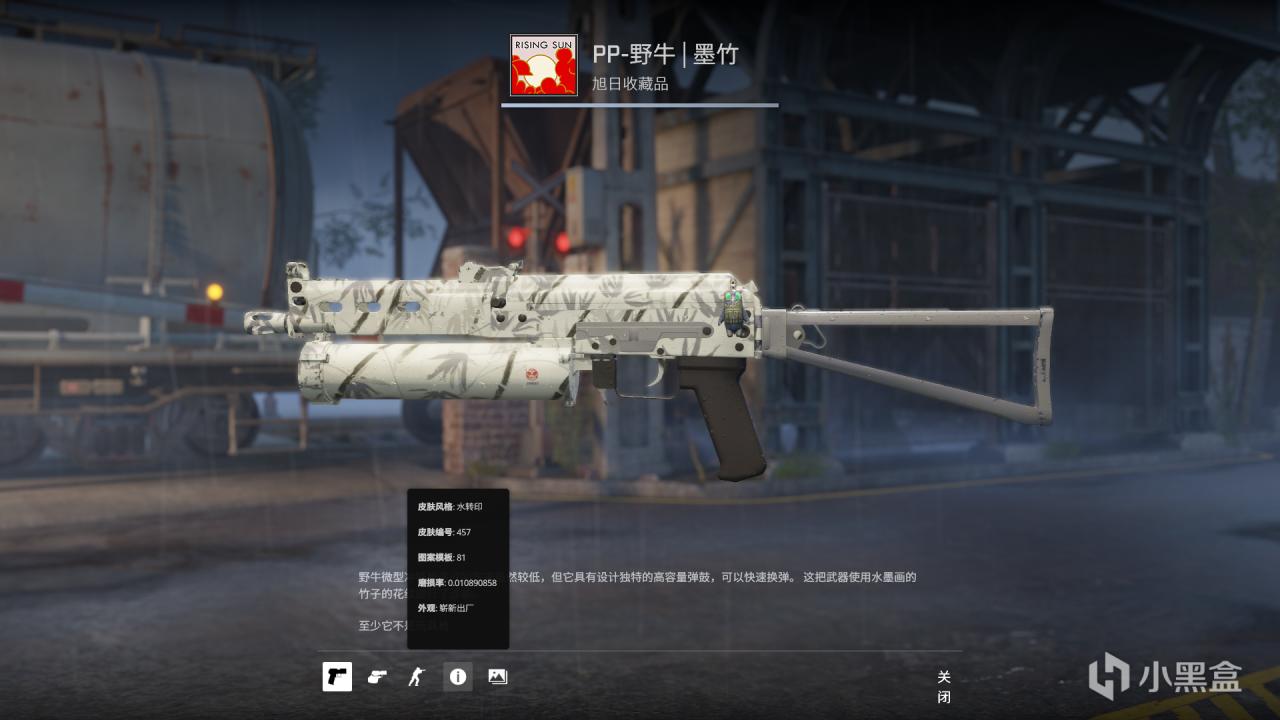Click the second pistol icon in the toolbar
This screenshot has width=1280, height=720.
coord(377,676)
